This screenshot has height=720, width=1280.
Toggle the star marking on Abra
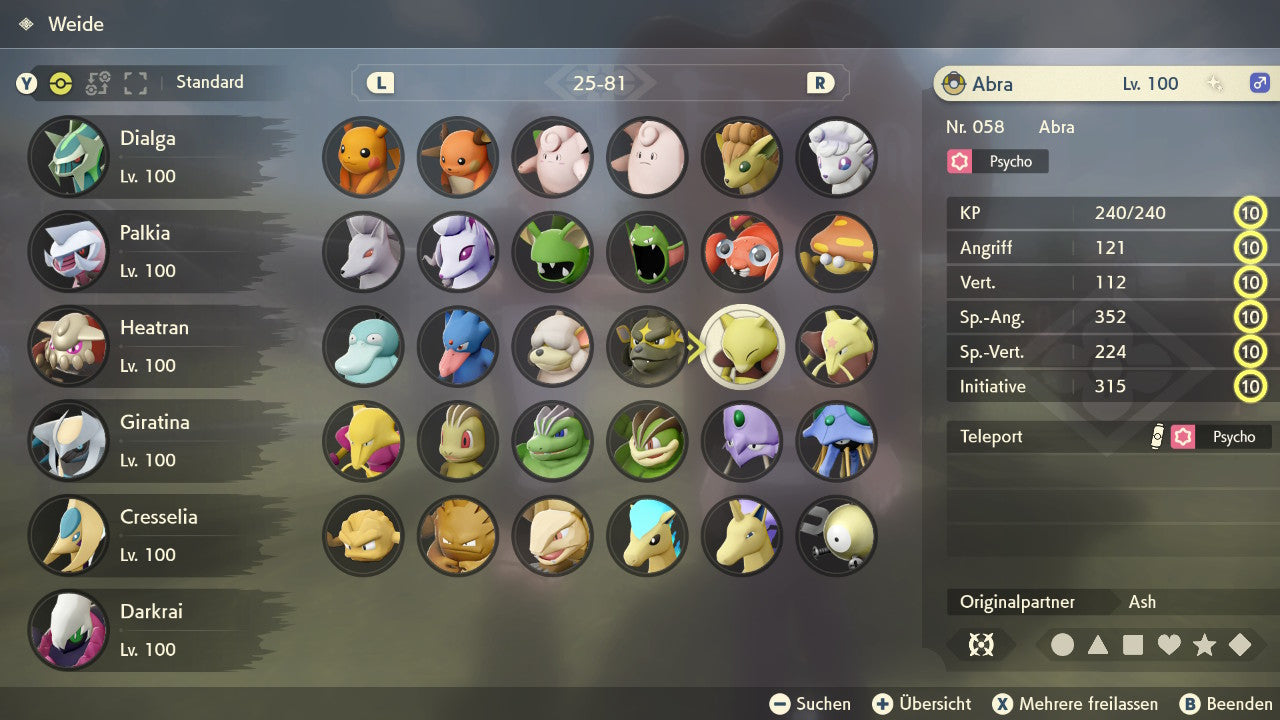click(1204, 645)
